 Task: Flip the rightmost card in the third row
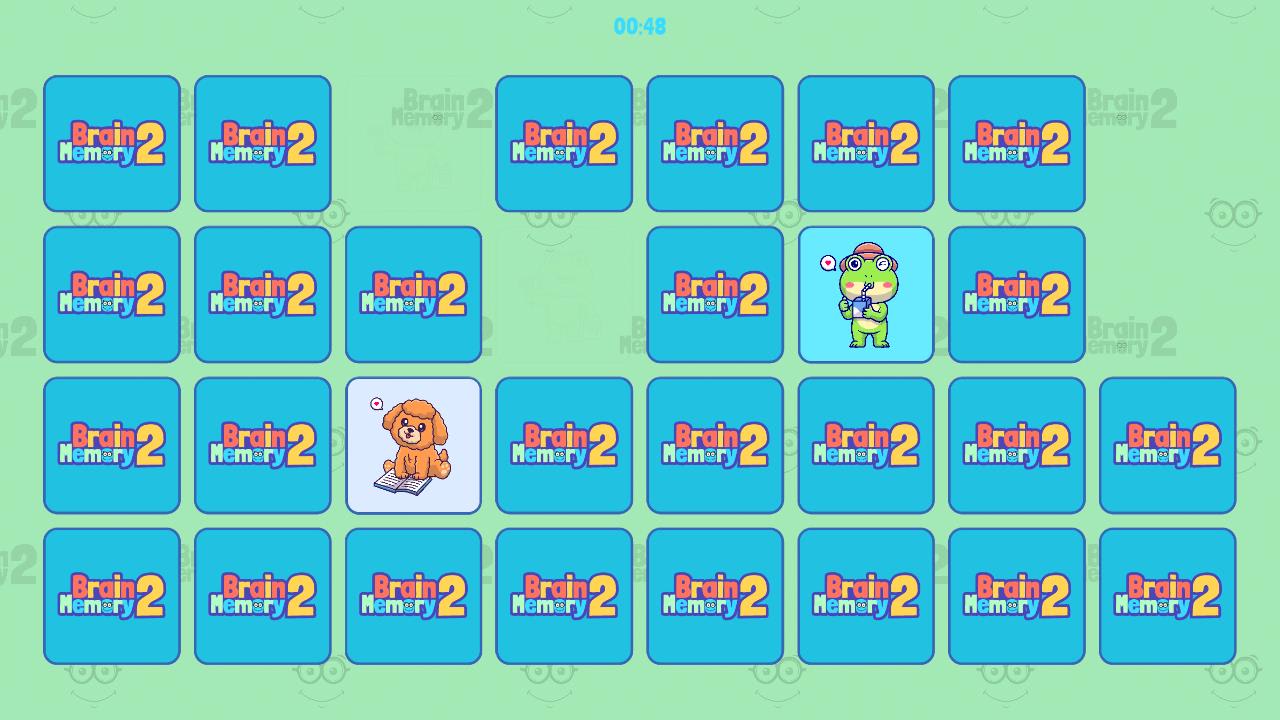(1168, 443)
